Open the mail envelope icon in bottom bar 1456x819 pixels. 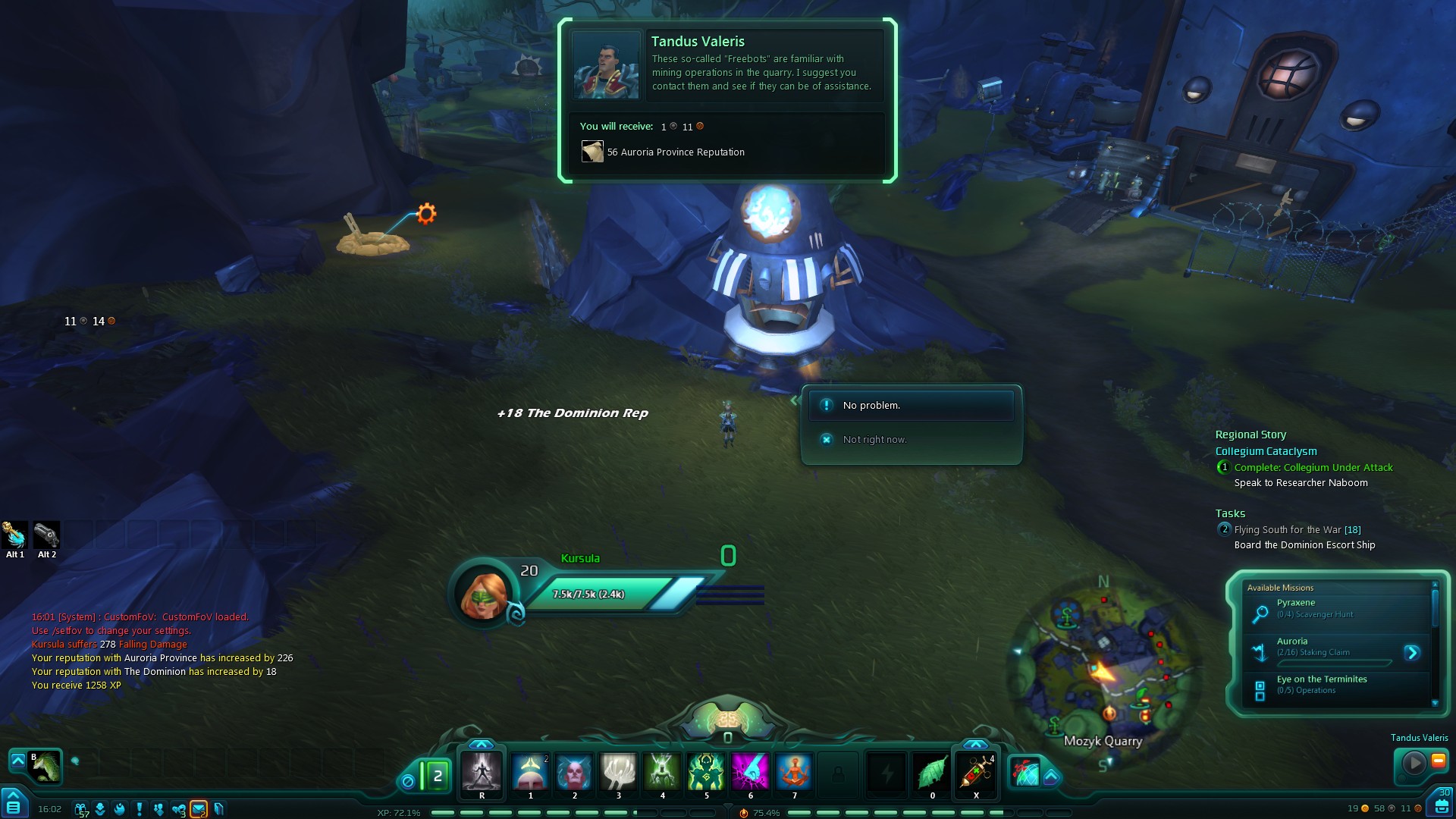[199, 809]
